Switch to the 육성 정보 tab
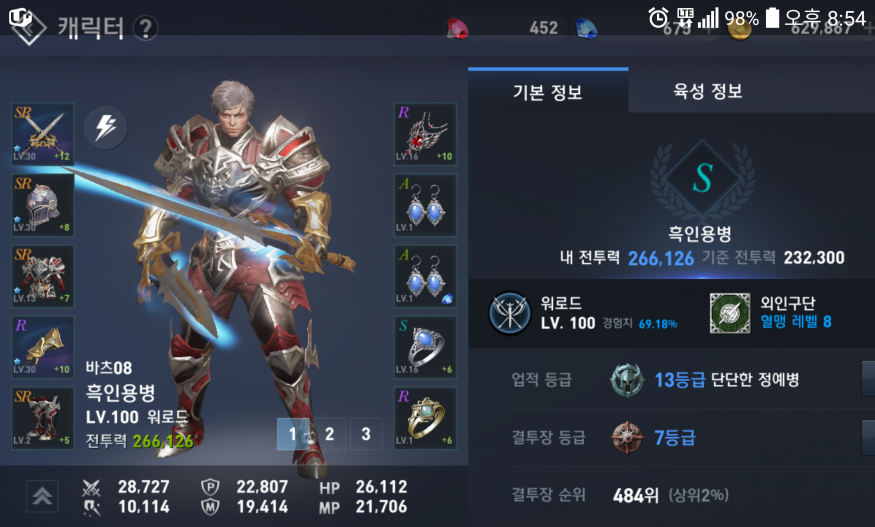The height and width of the screenshot is (527, 875). pos(707,92)
